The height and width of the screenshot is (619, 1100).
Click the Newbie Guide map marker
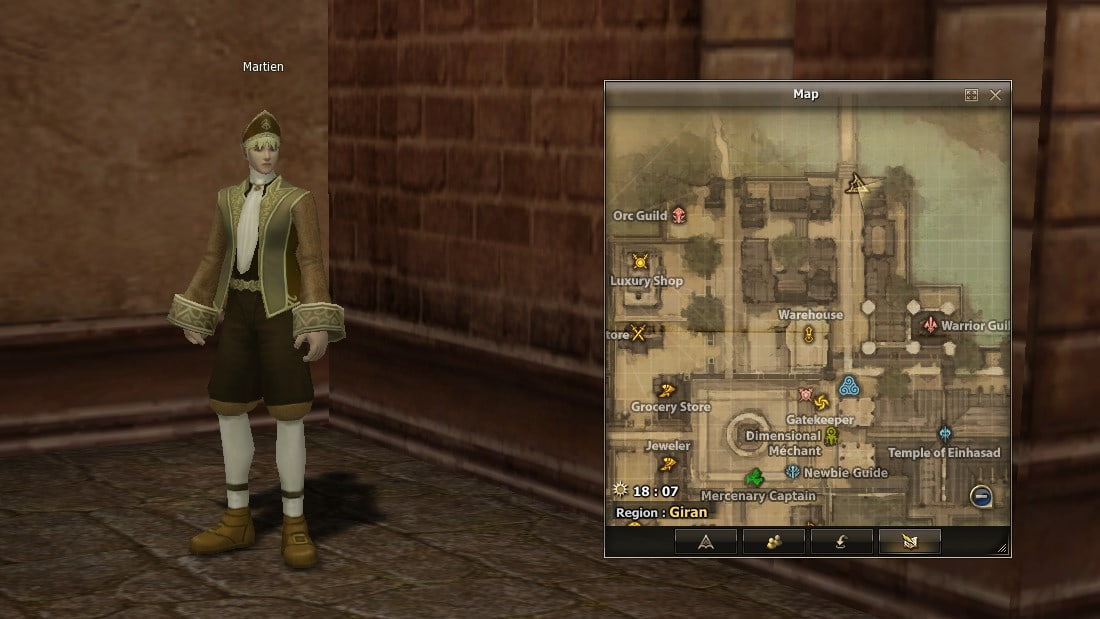pos(793,472)
